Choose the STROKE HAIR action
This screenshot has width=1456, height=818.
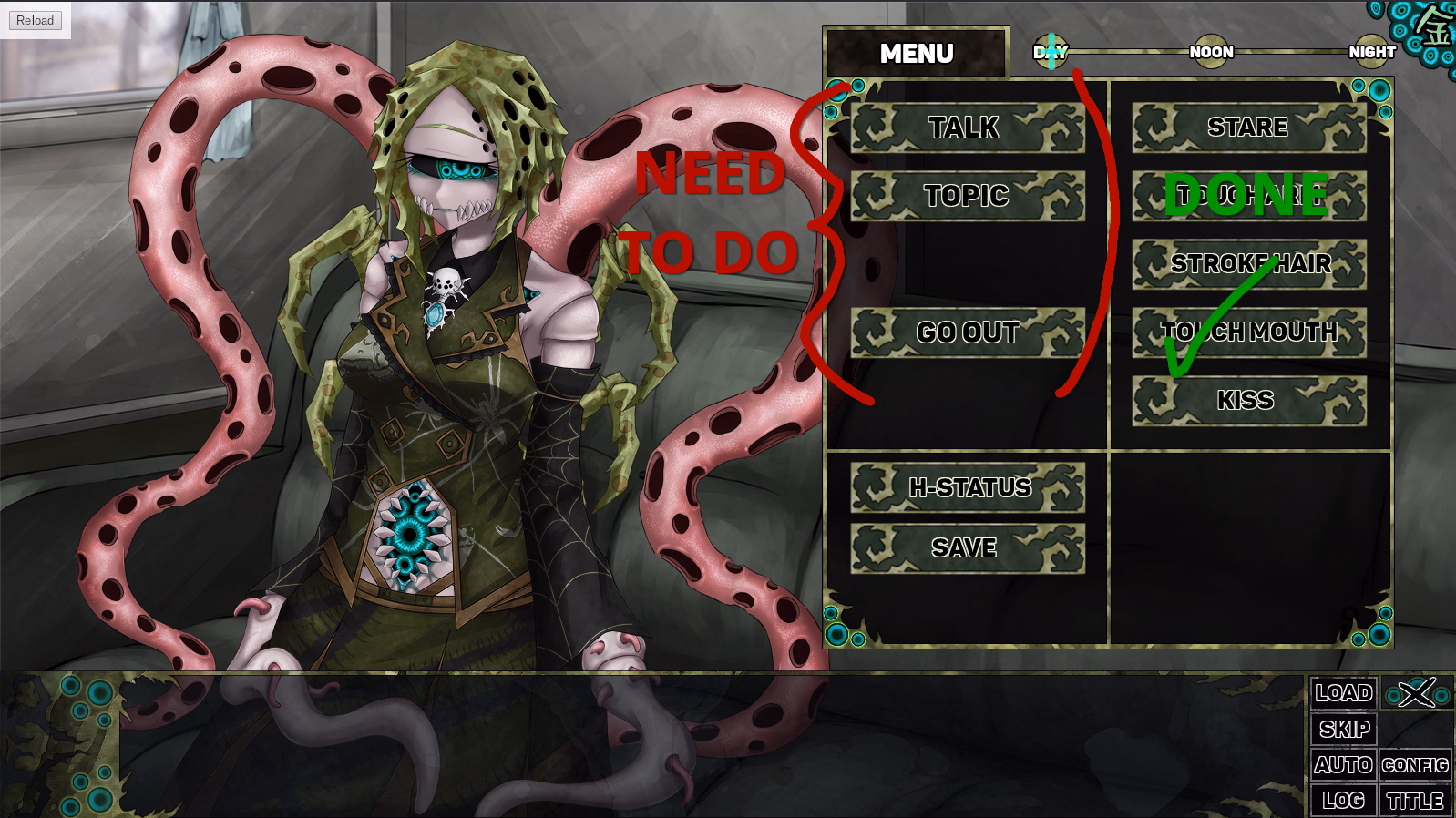pos(1248,264)
